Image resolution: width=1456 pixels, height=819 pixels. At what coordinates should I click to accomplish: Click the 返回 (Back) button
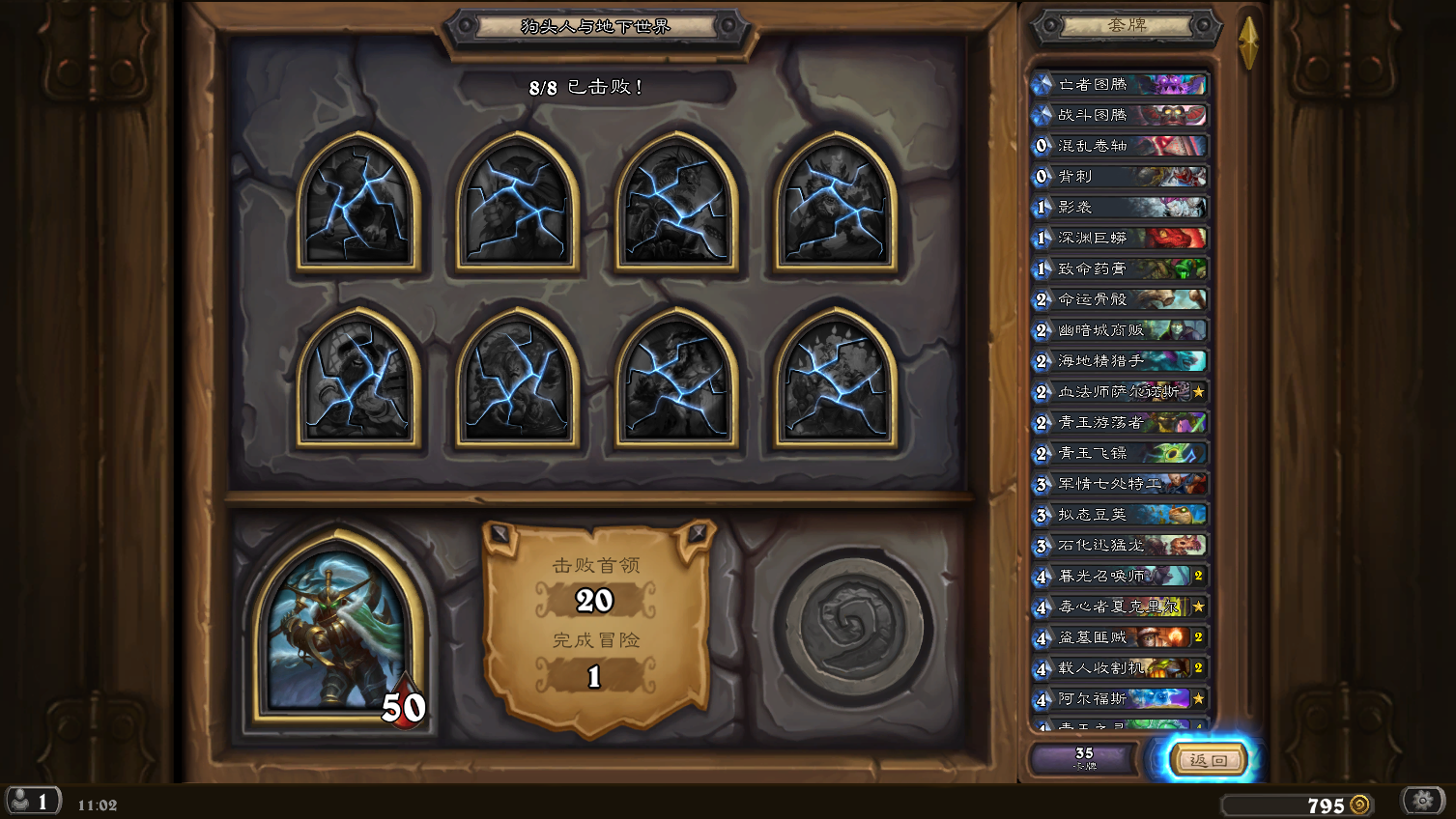pos(1209,760)
